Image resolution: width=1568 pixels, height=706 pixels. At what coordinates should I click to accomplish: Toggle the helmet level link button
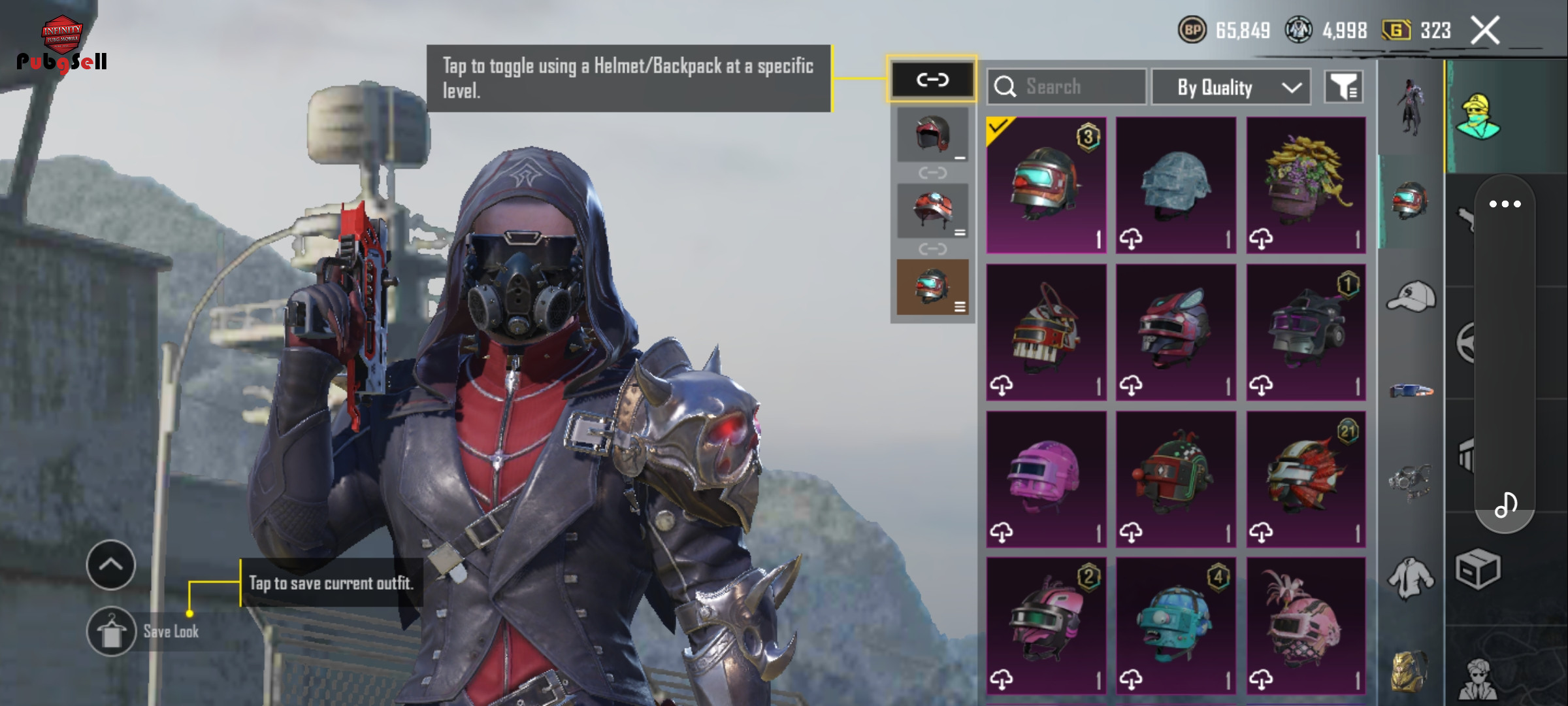coord(932,80)
